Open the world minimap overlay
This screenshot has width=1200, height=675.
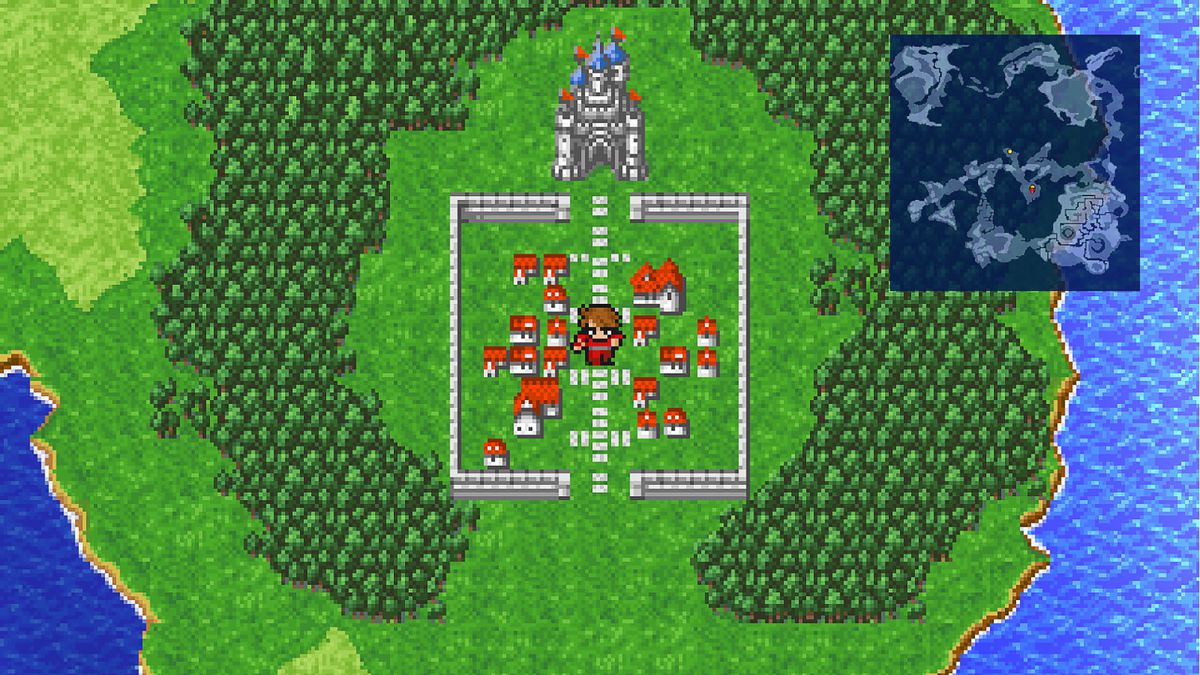pos(1014,162)
